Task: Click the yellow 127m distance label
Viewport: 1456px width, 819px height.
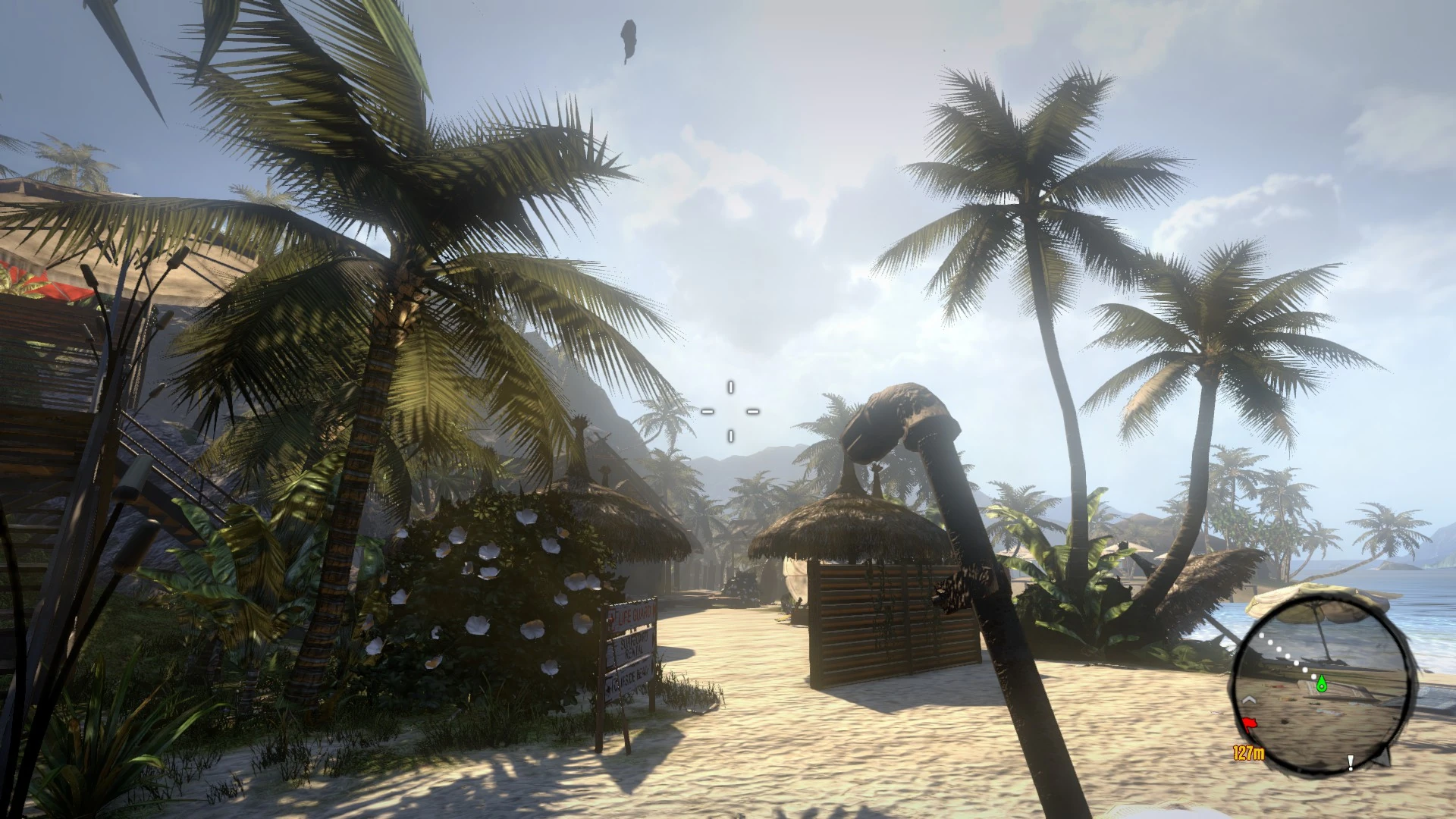Action: point(1248,752)
